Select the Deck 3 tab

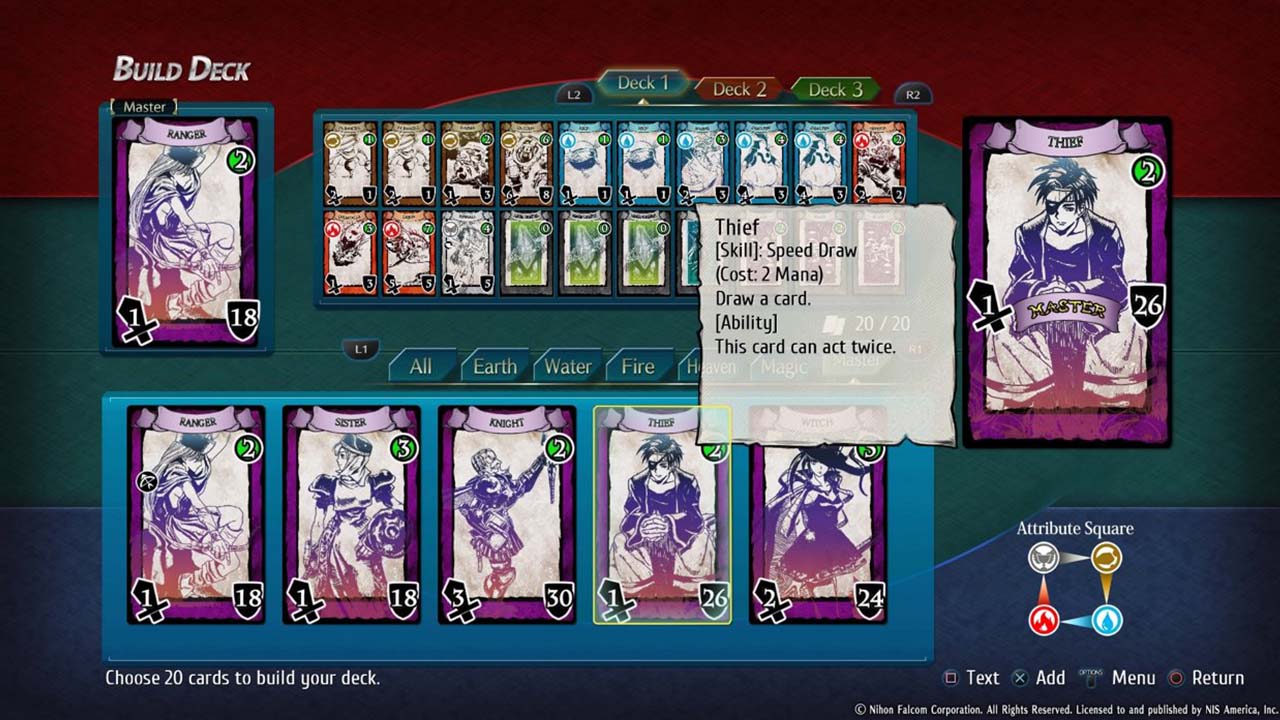click(834, 90)
